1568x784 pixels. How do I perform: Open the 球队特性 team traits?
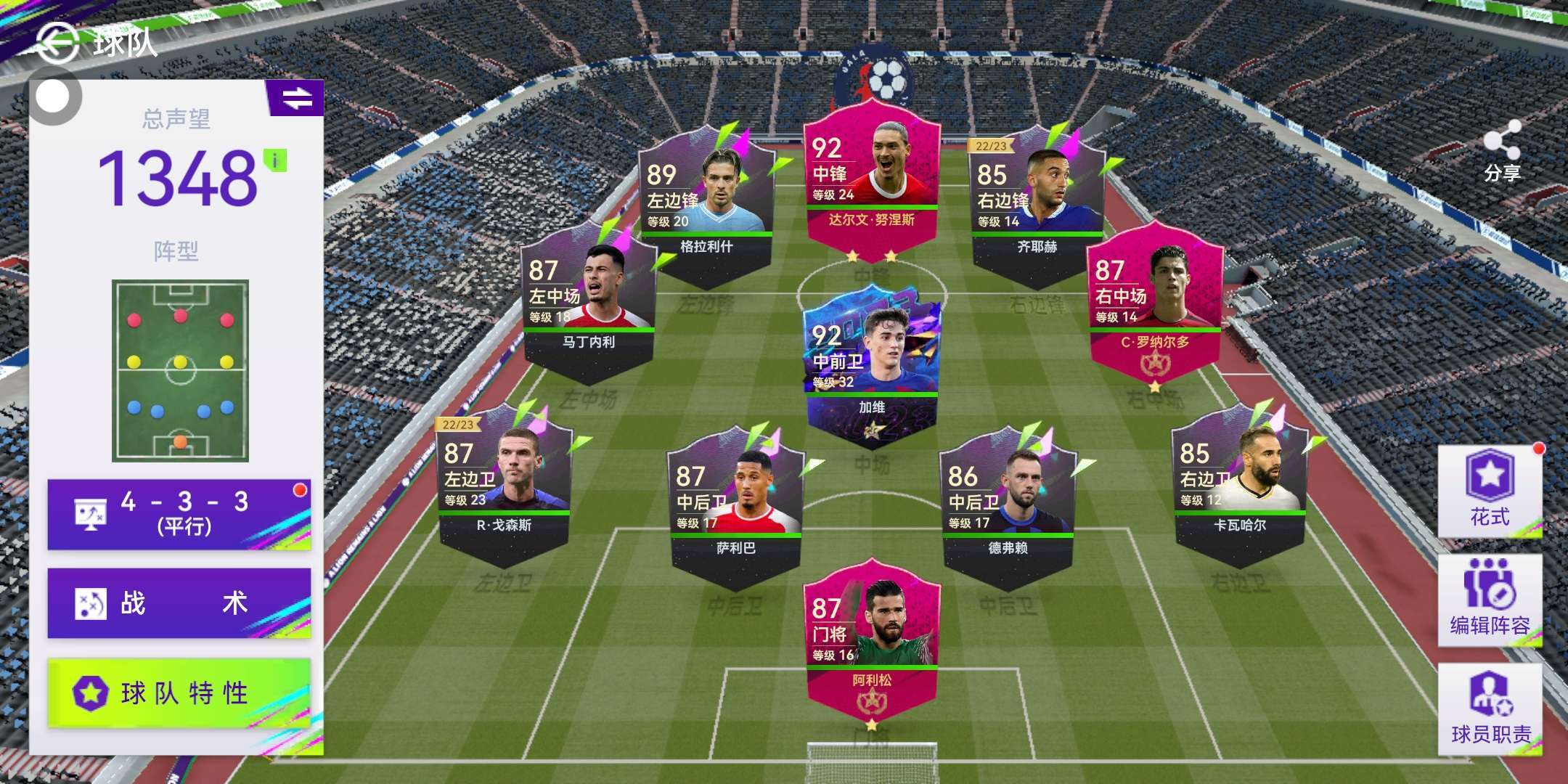point(179,693)
